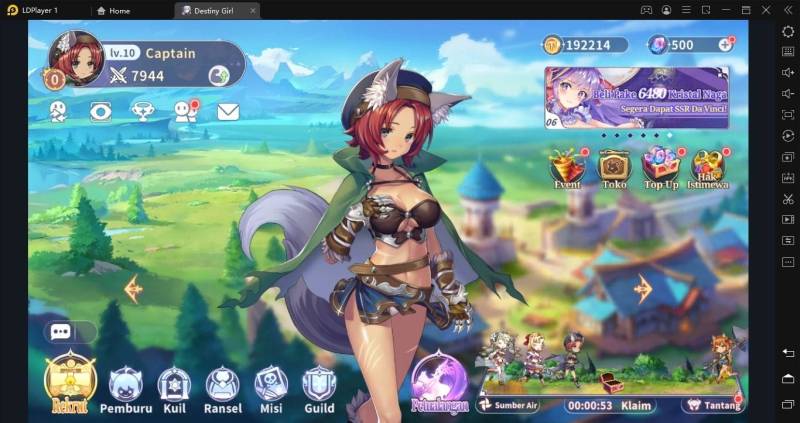Open the Kuil temple menu

coord(174,386)
